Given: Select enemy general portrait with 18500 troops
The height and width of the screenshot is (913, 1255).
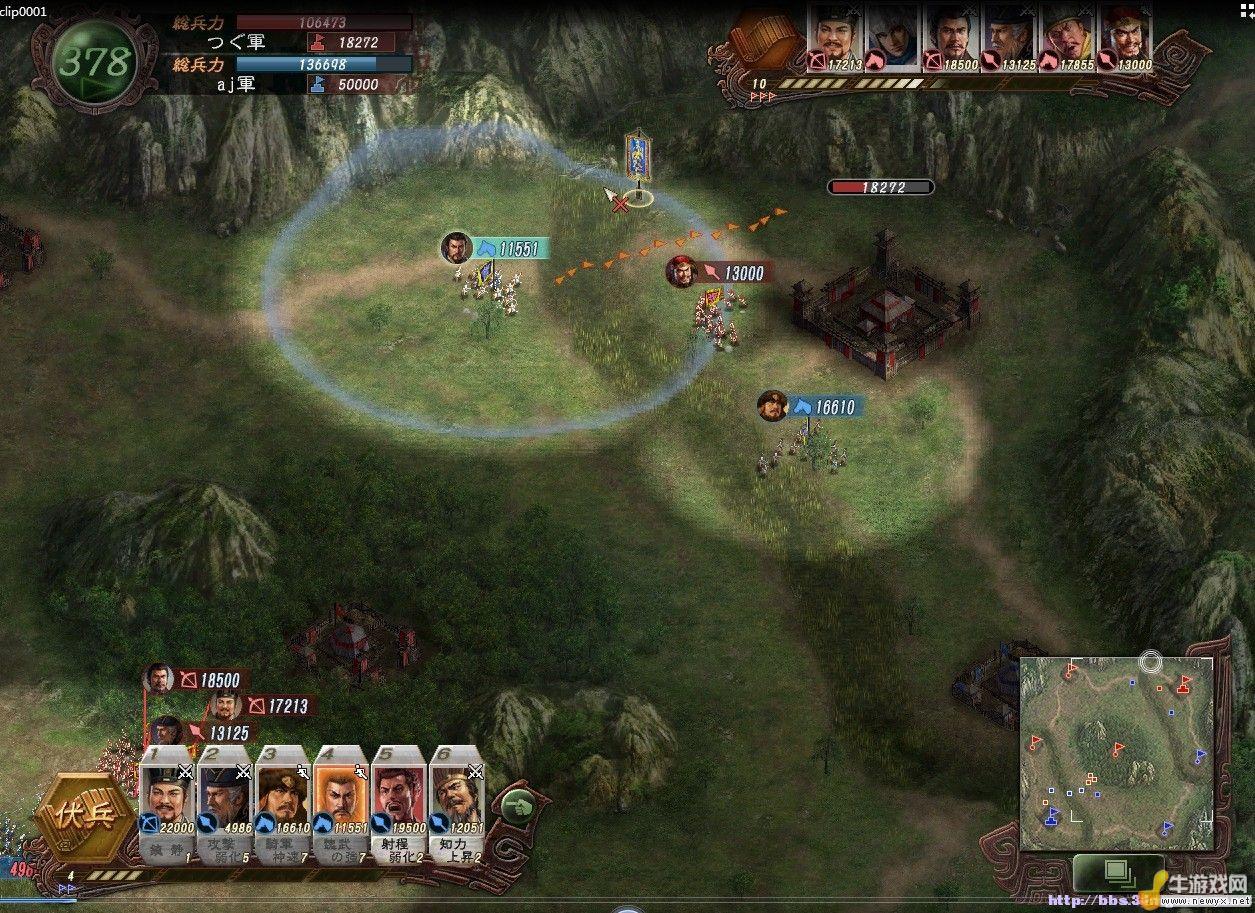Looking at the screenshot, I should point(951,38).
